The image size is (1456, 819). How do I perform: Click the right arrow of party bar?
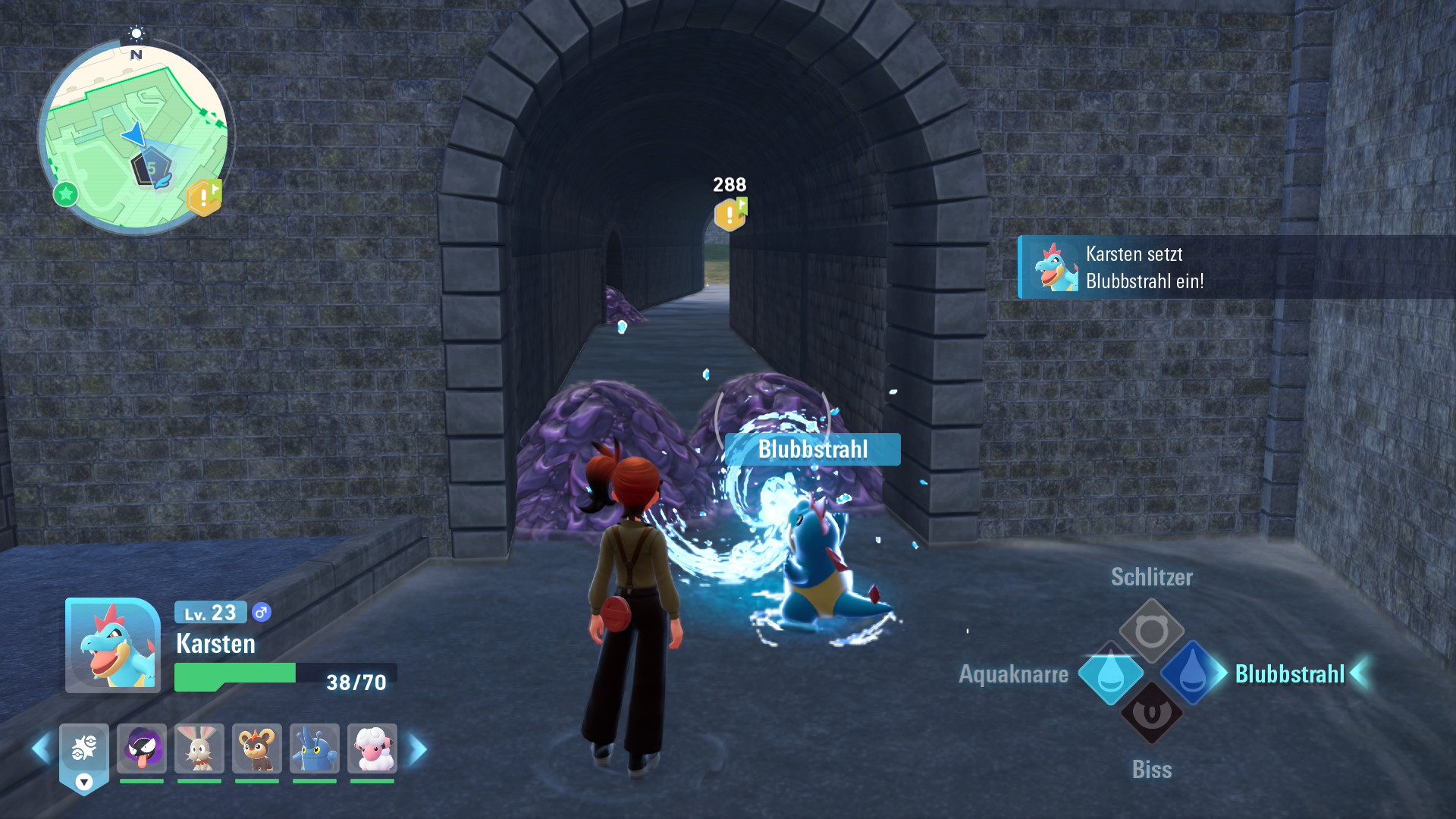click(x=418, y=749)
